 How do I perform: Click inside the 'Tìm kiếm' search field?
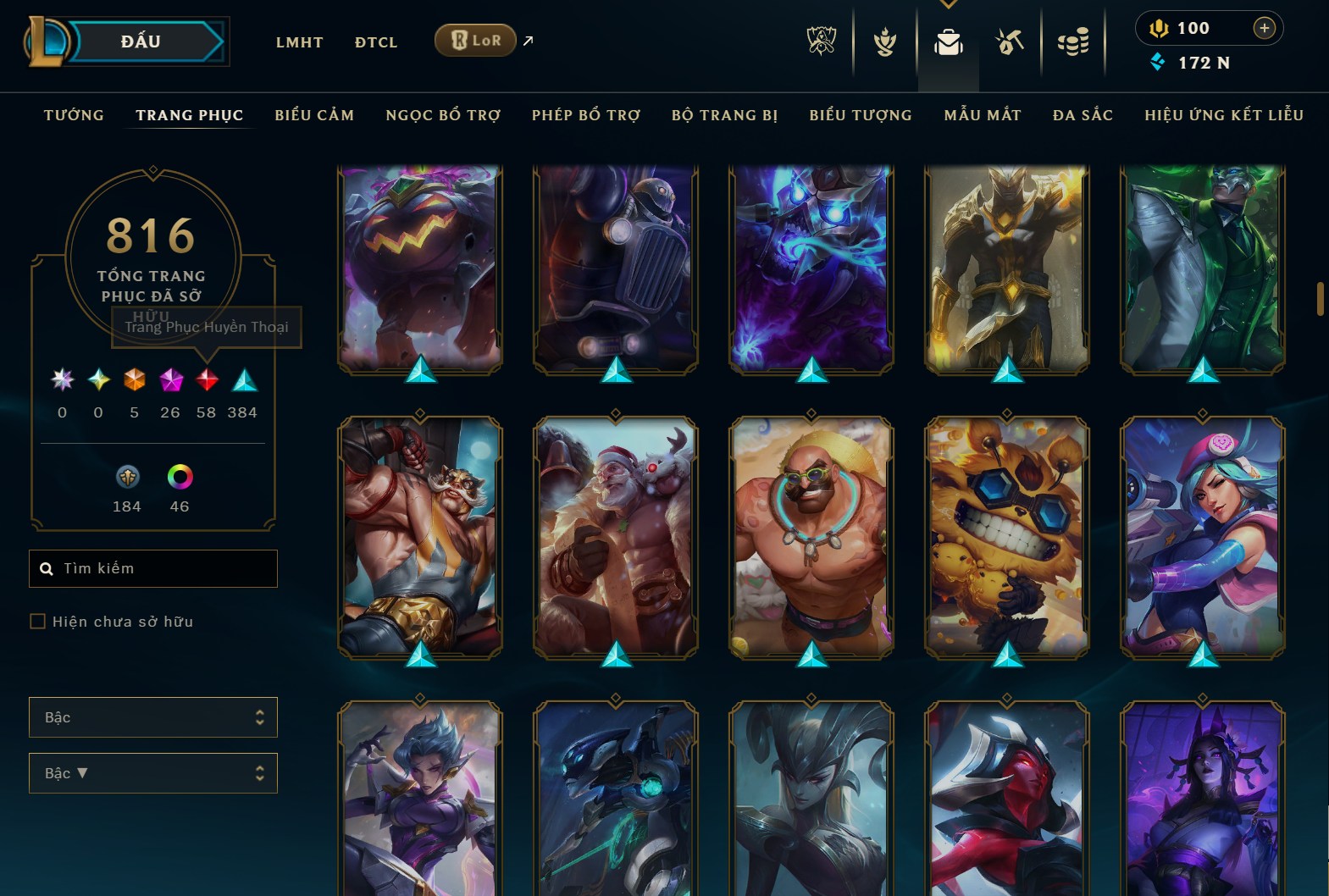(152, 568)
